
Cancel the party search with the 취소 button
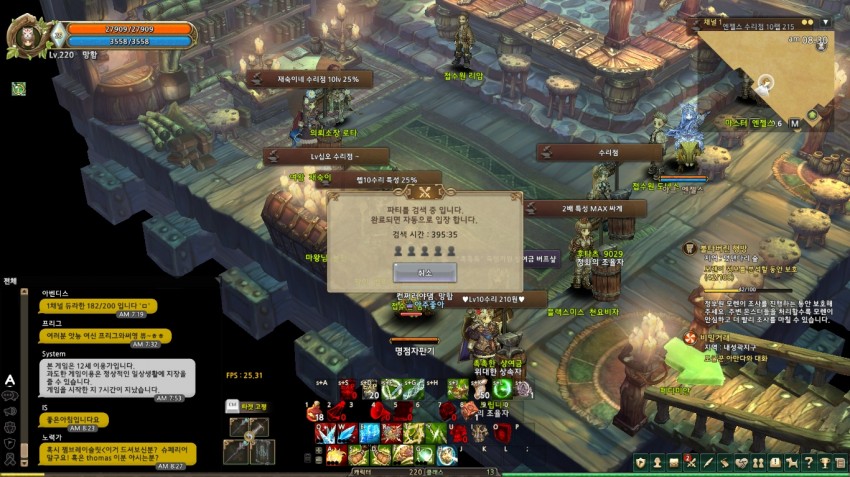pyautogui.click(x=424, y=272)
